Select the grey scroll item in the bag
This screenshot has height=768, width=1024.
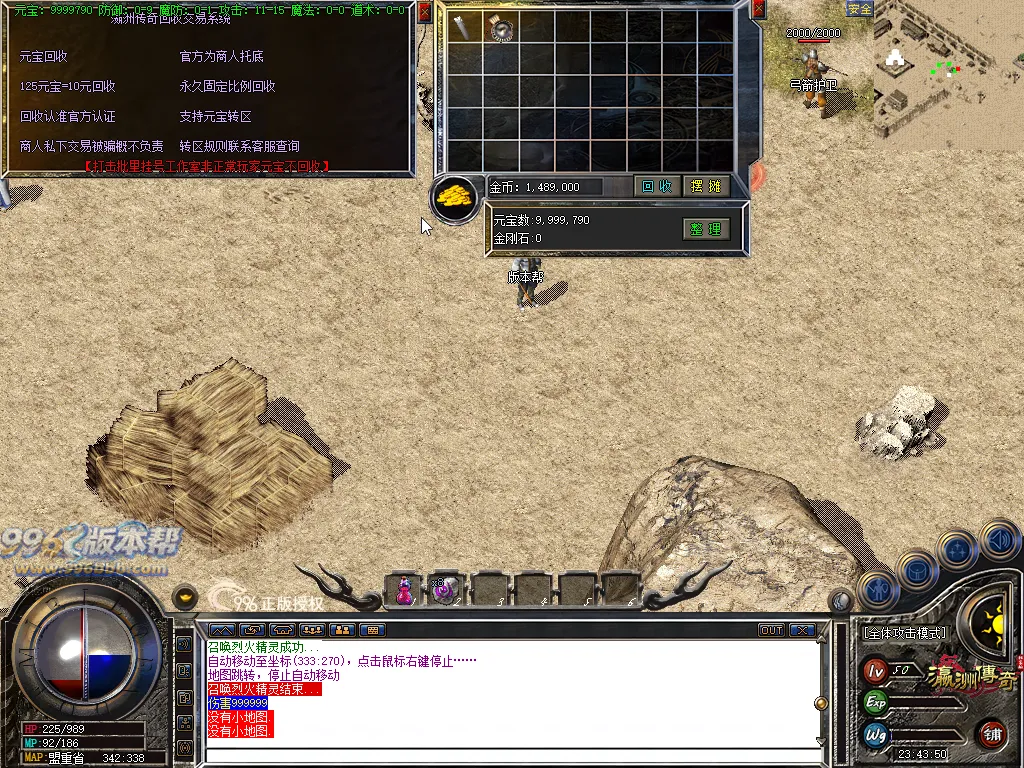point(464,27)
